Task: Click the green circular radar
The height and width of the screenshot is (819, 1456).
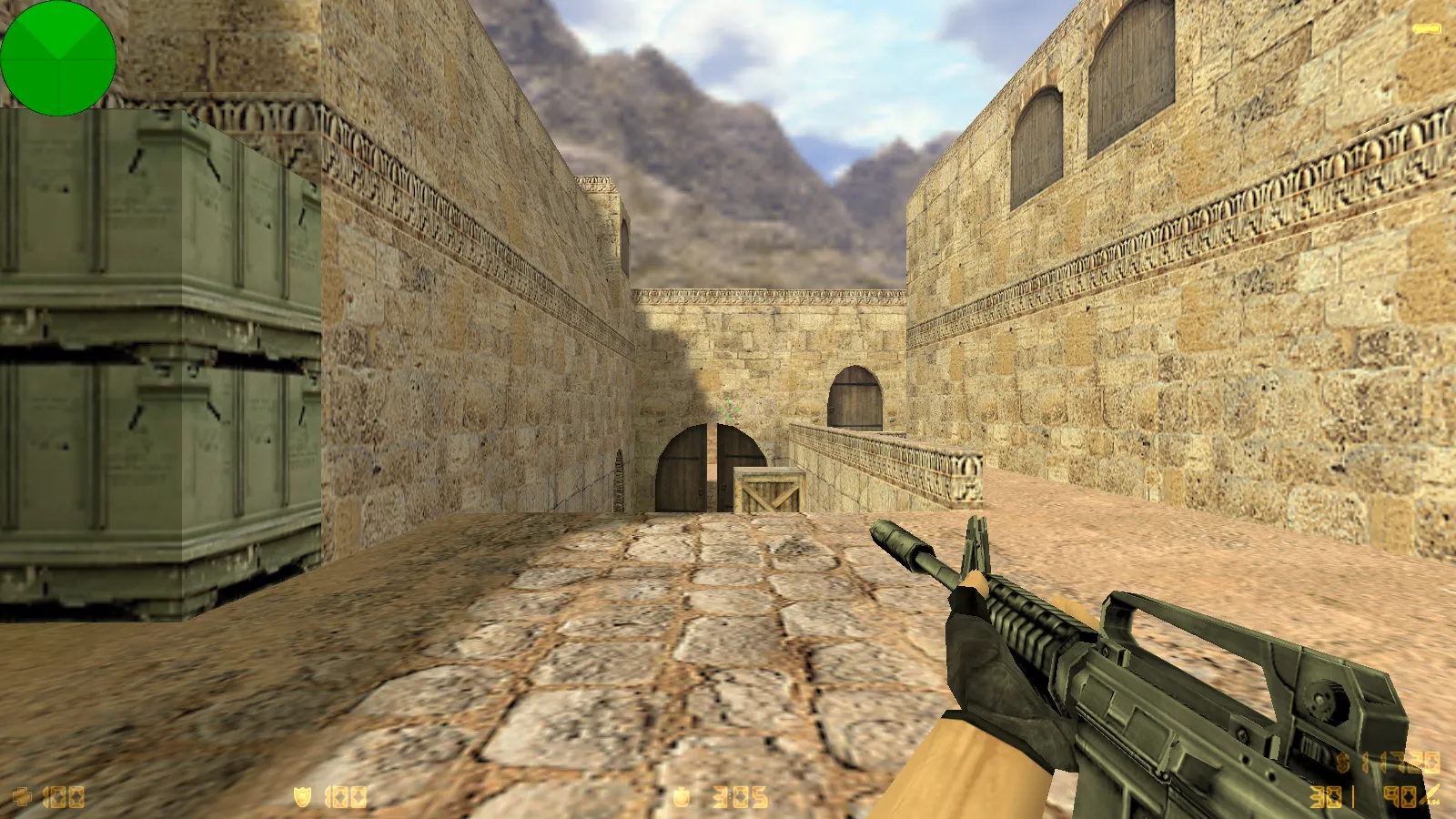Action: [58, 58]
